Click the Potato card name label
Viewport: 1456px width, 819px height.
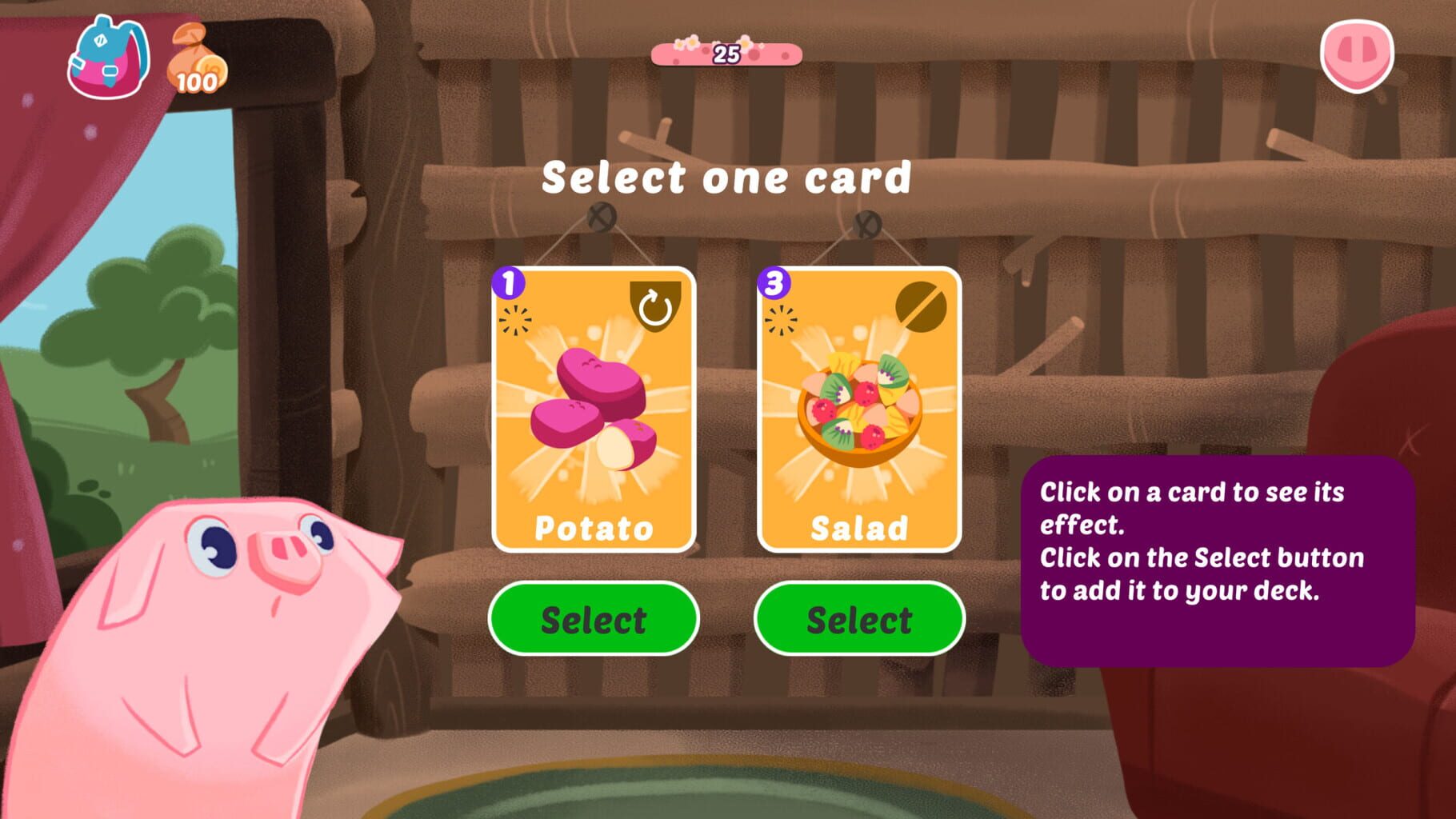[x=592, y=529]
